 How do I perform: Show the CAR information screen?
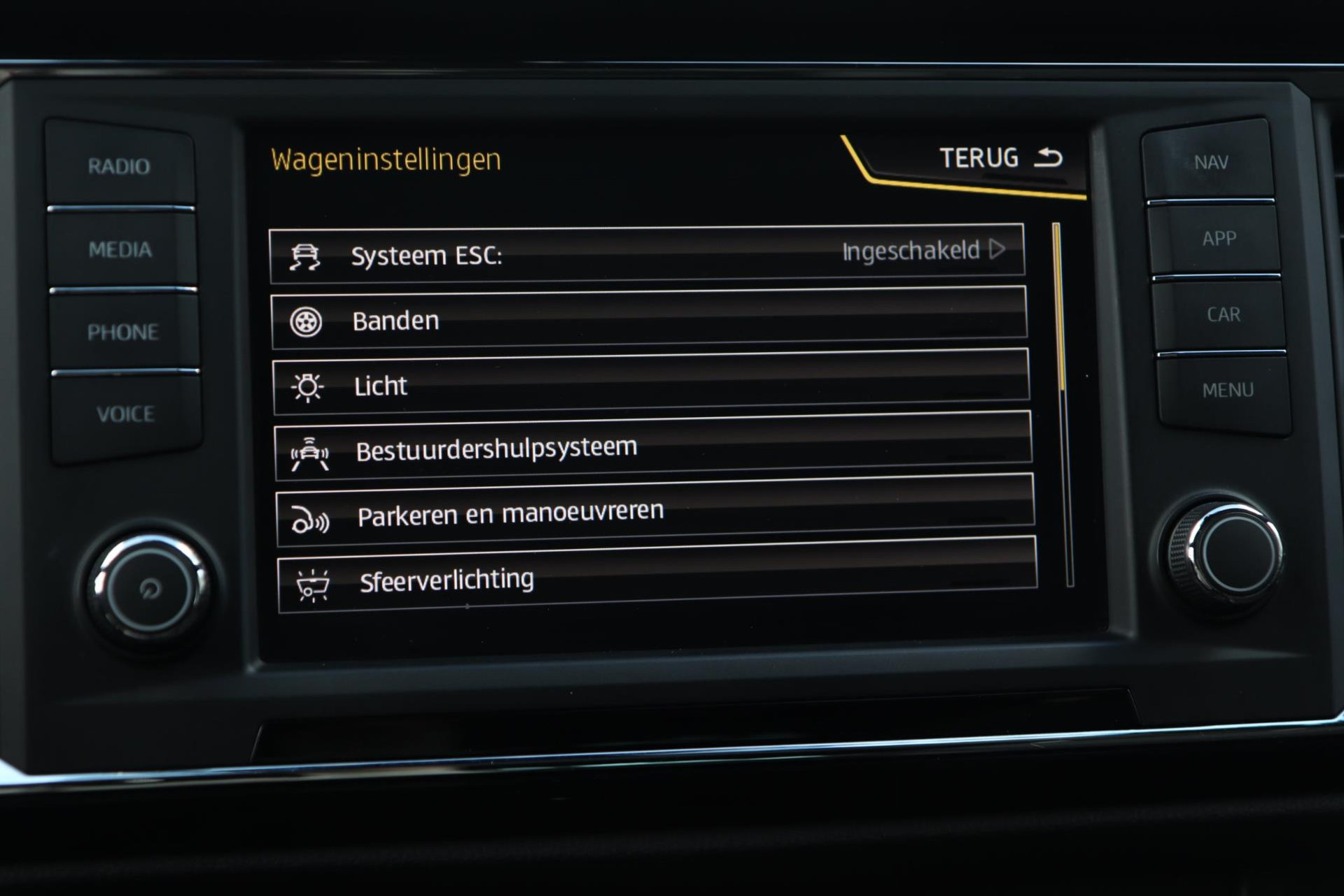tap(1223, 314)
